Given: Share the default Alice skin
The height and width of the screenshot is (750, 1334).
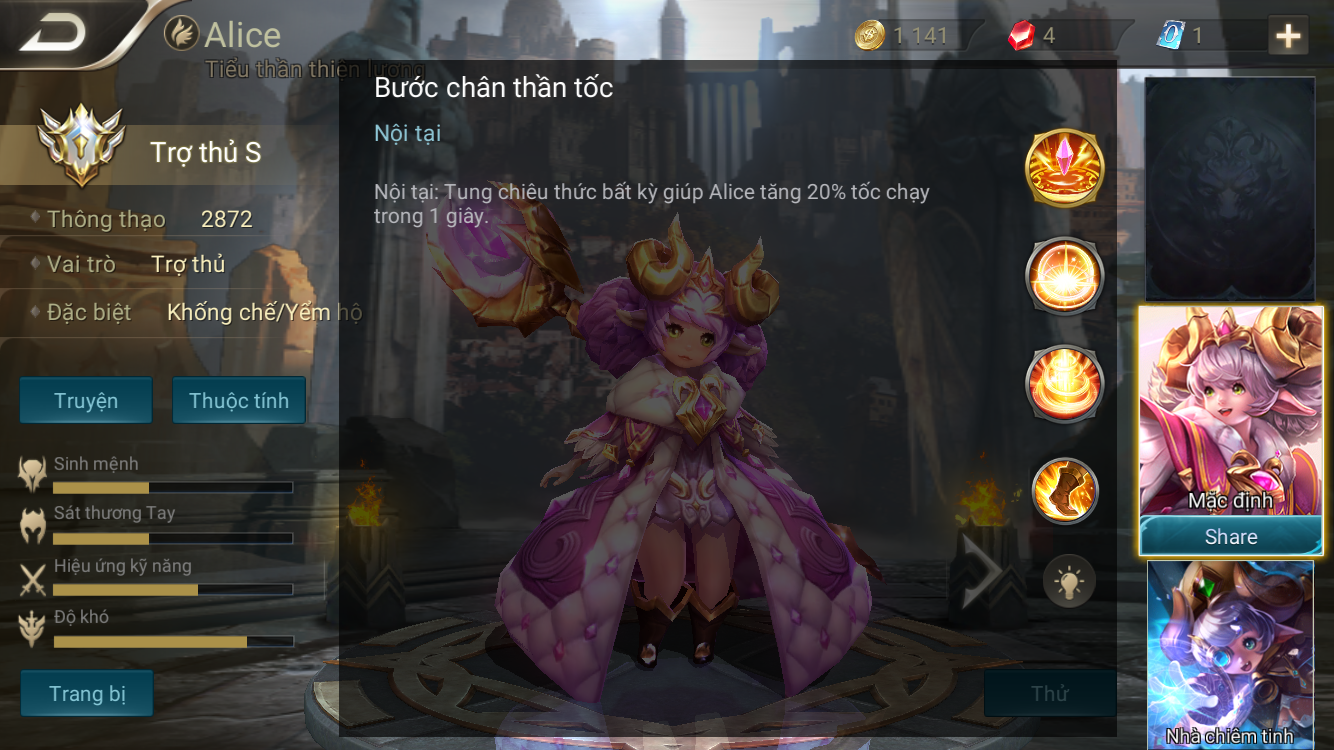Looking at the screenshot, I should click(1231, 537).
